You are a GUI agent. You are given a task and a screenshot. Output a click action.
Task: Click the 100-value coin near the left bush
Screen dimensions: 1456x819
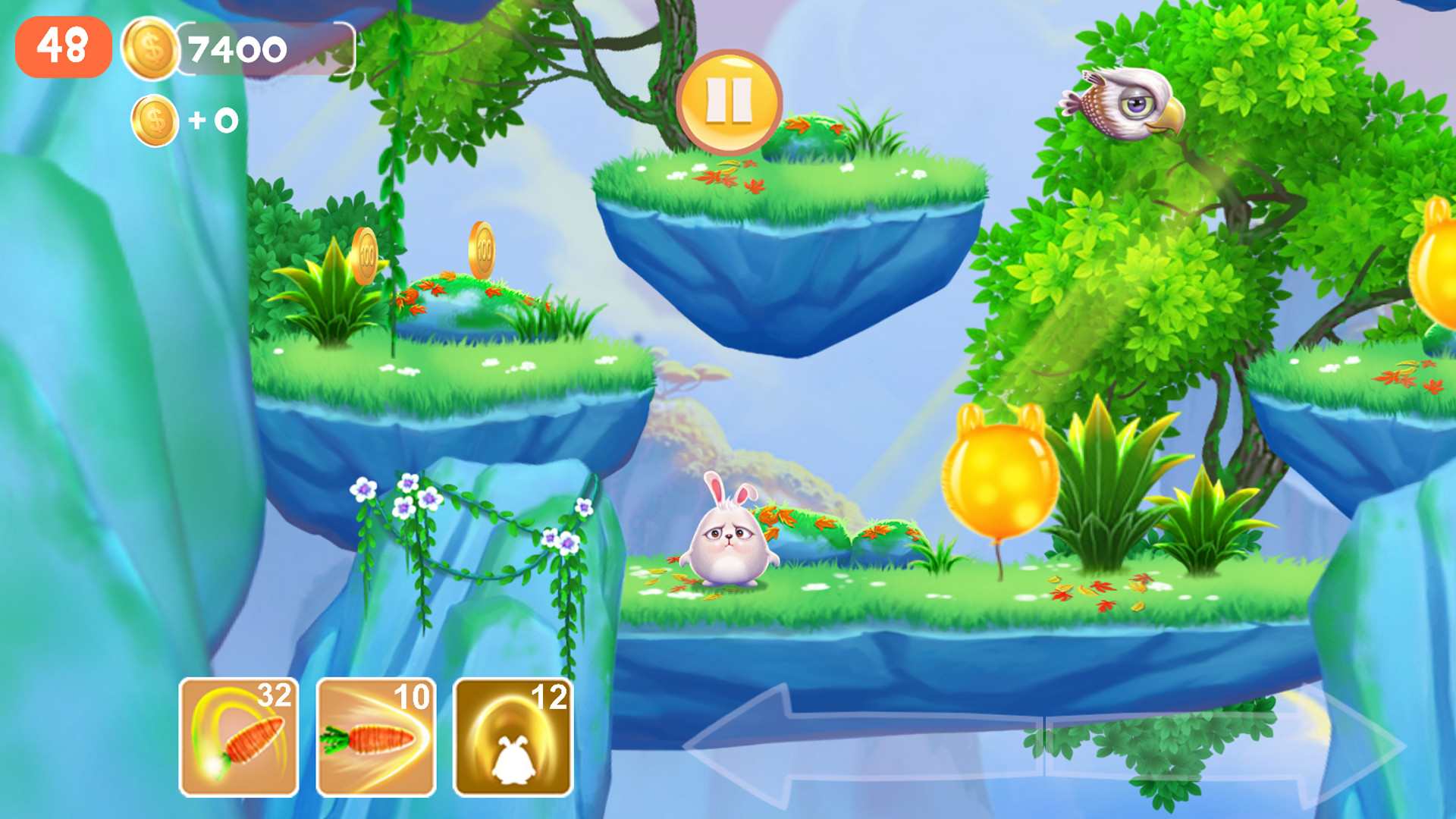(364, 257)
